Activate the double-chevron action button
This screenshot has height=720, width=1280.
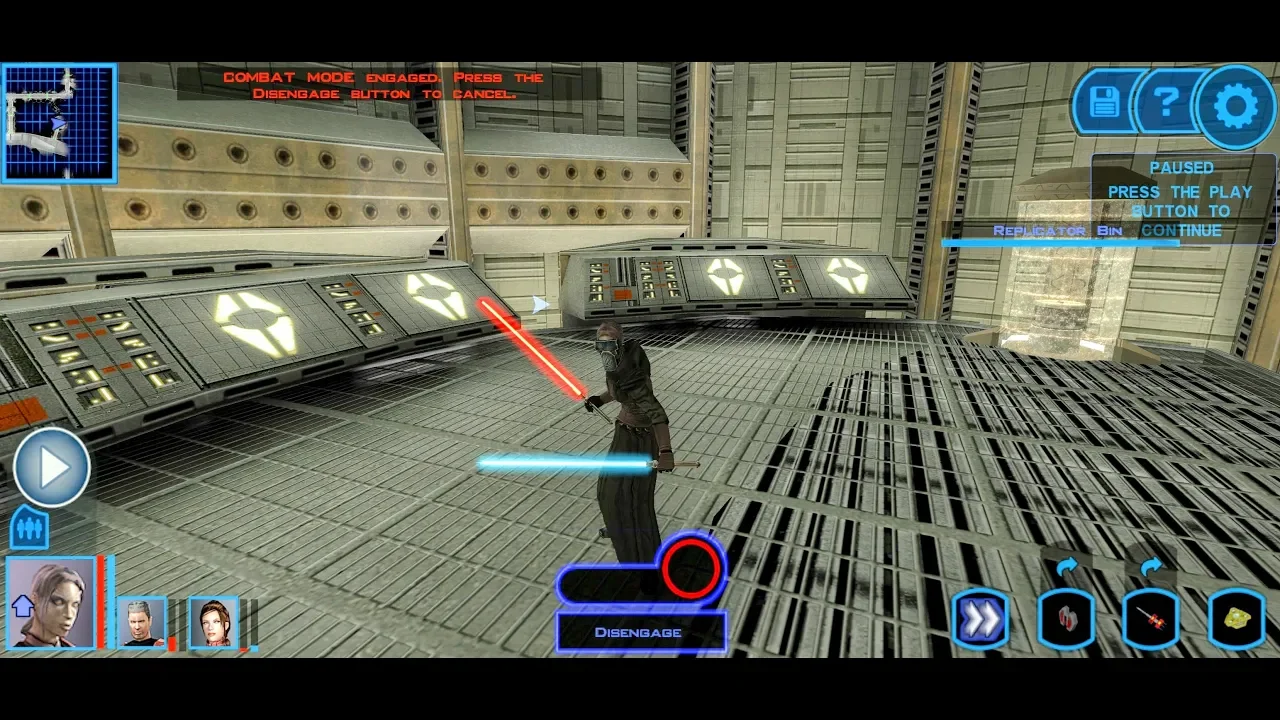980,620
